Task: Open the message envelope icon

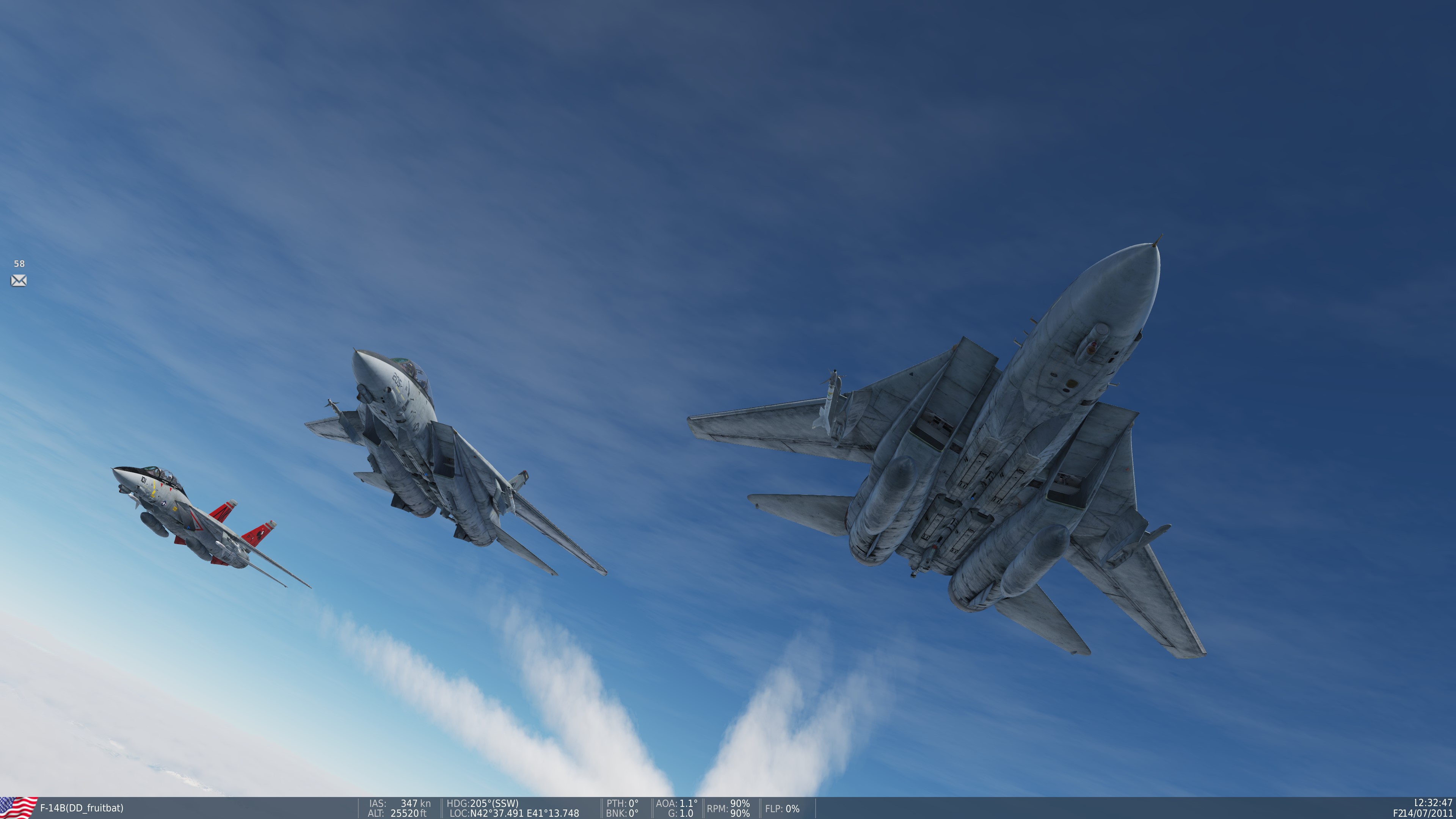Action: coord(19,281)
